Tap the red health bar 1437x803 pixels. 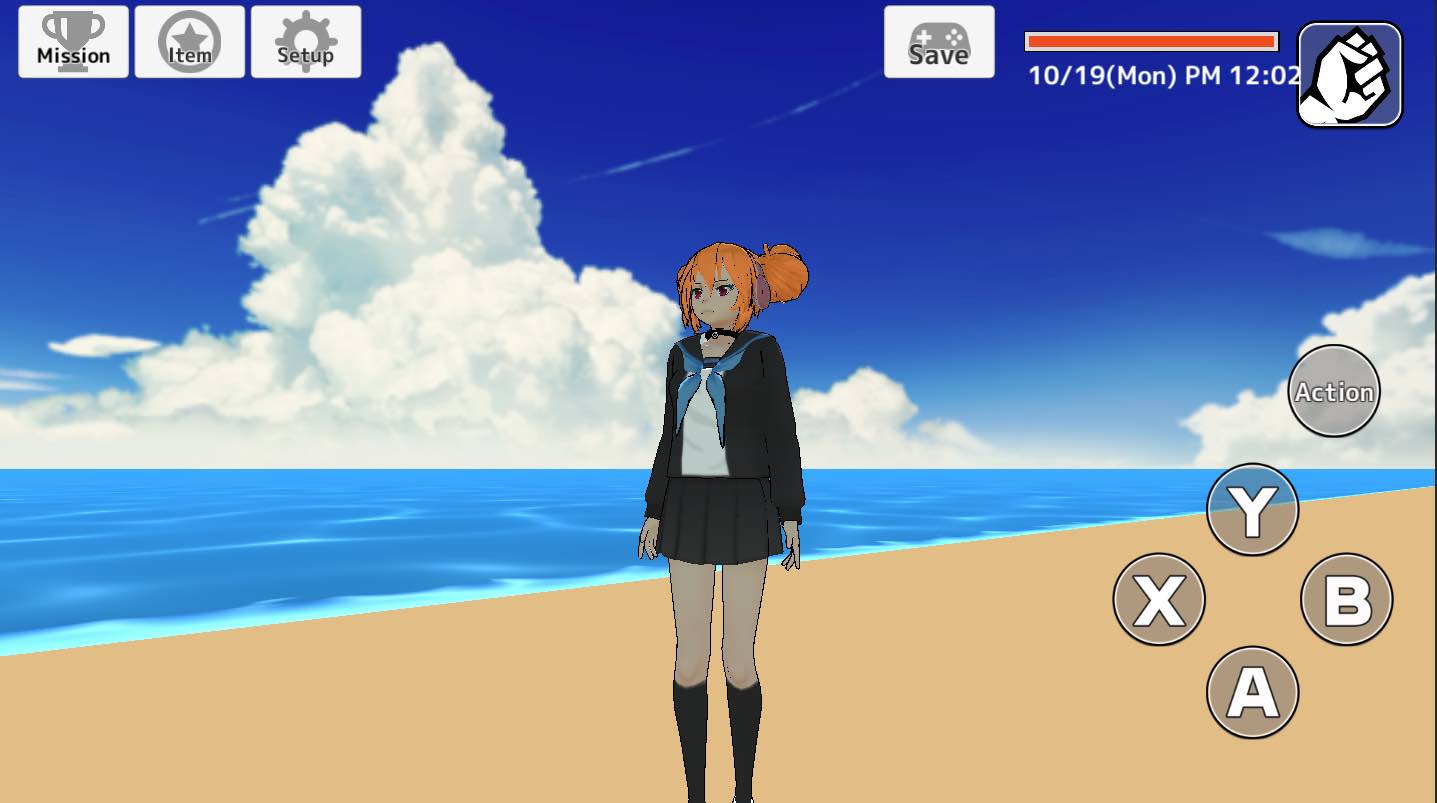click(x=1150, y=39)
